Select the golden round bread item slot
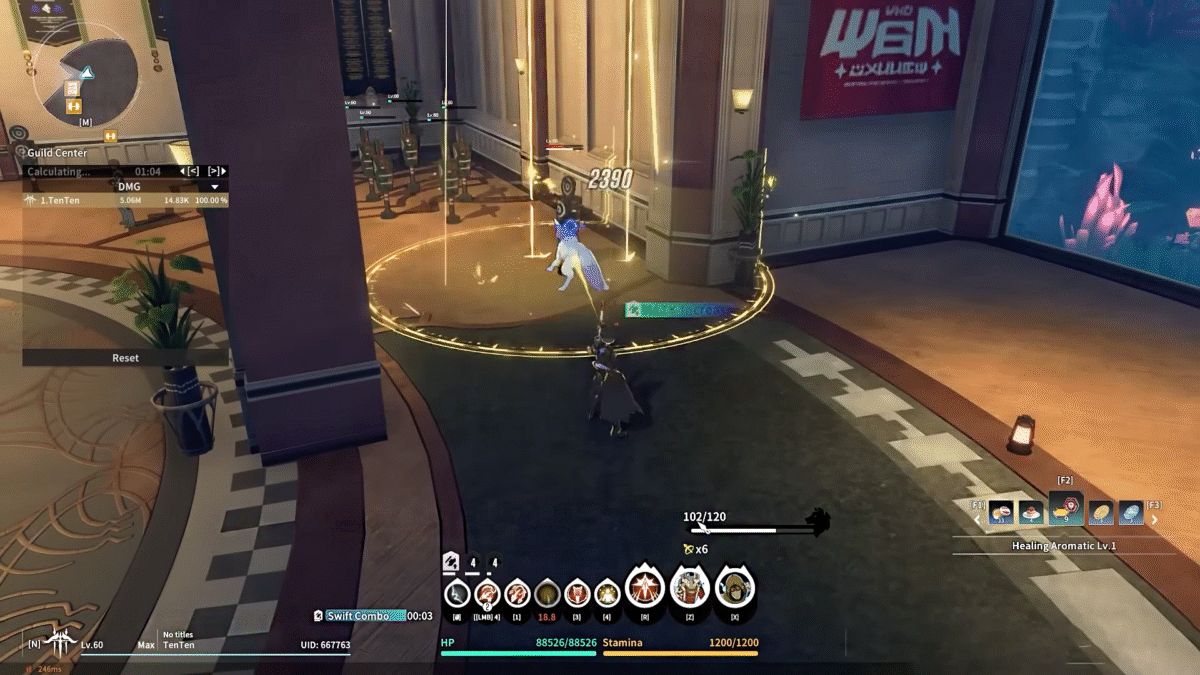 click(1100, 513)
